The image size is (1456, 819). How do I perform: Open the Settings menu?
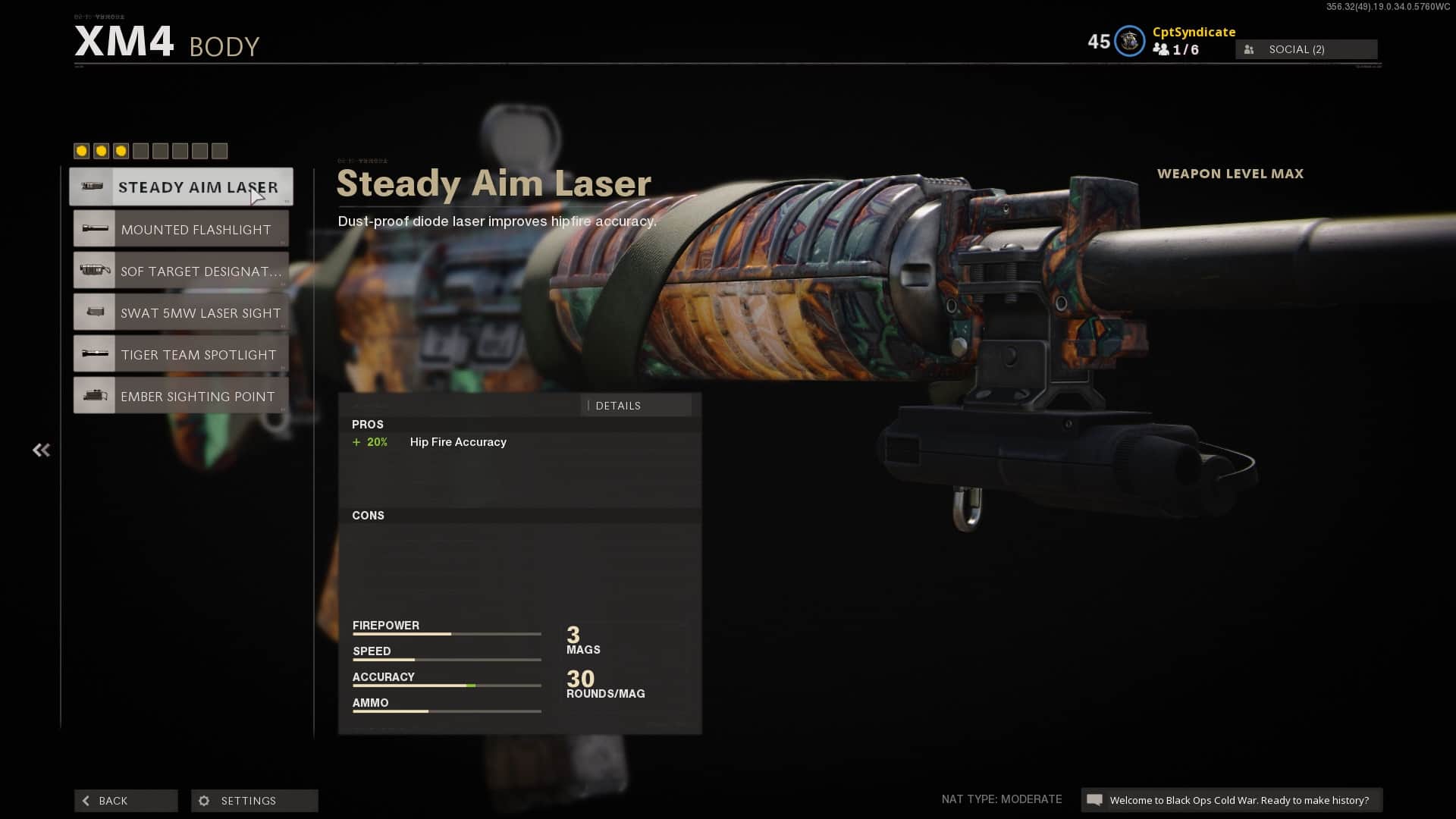click(254, 801)
